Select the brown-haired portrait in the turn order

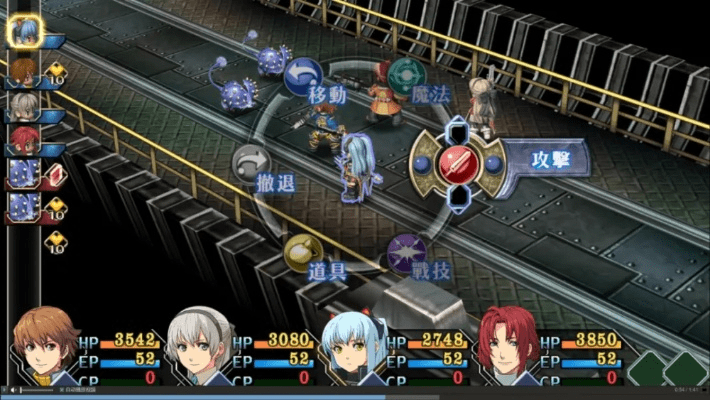click(23, 68)
